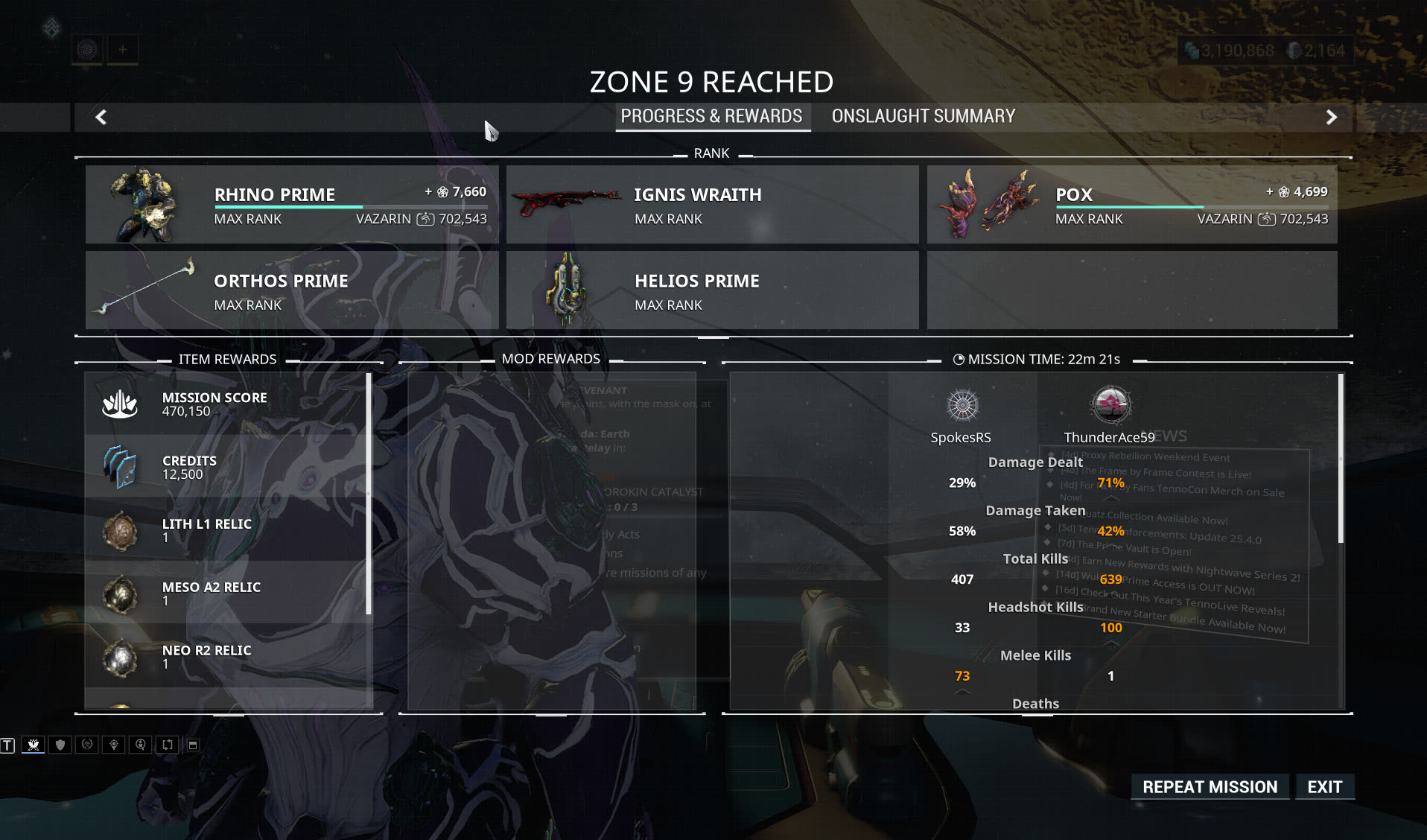Select the Meso A2 Relic reward
This screenshot has width=1427, height=840.
(x=226, y=594)
